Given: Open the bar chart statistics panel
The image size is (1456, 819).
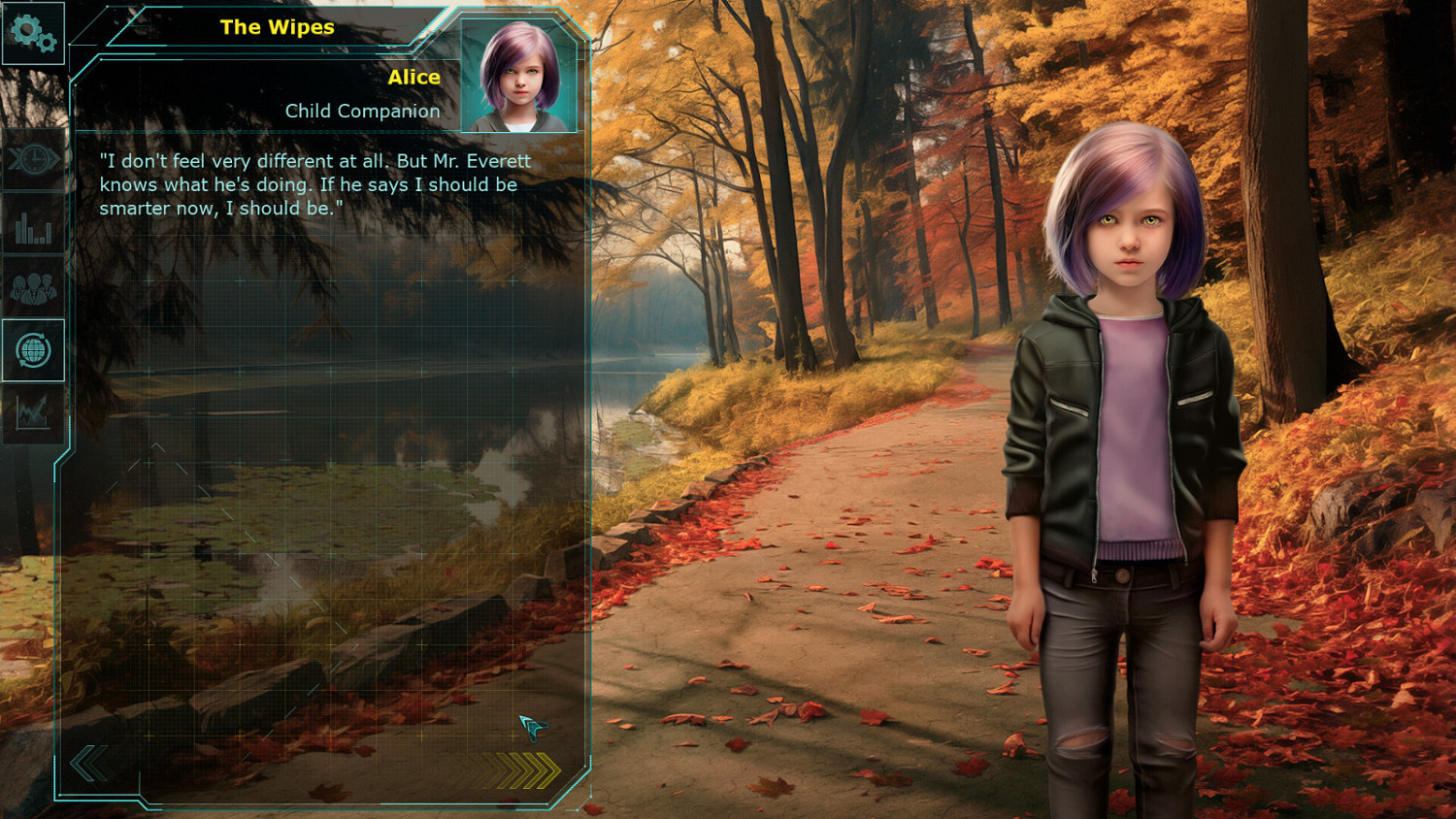Looking at the screenshot, I should coord(33,230).
